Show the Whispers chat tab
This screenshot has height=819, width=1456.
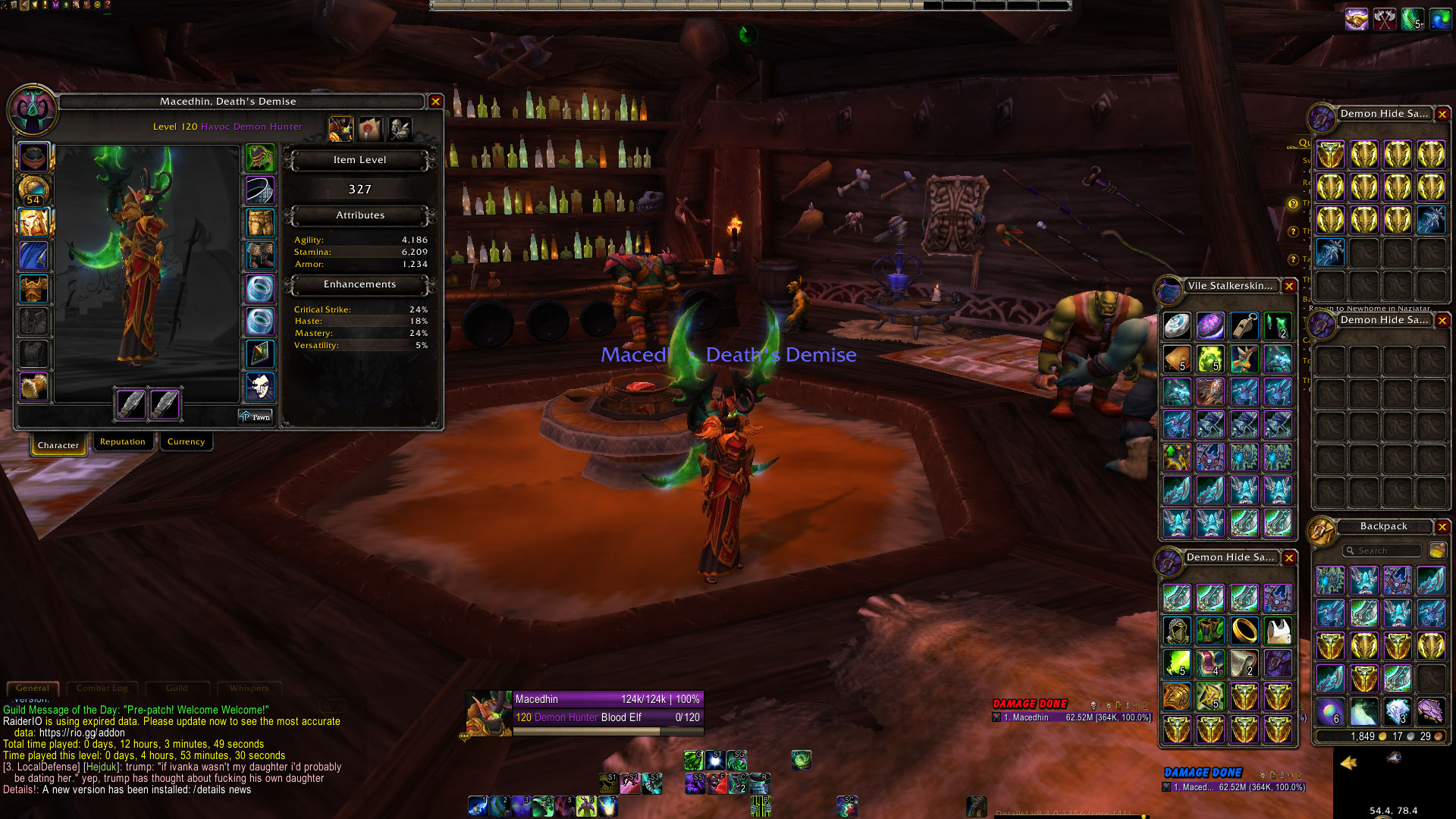pyautogui.click(x=249, y=688)
